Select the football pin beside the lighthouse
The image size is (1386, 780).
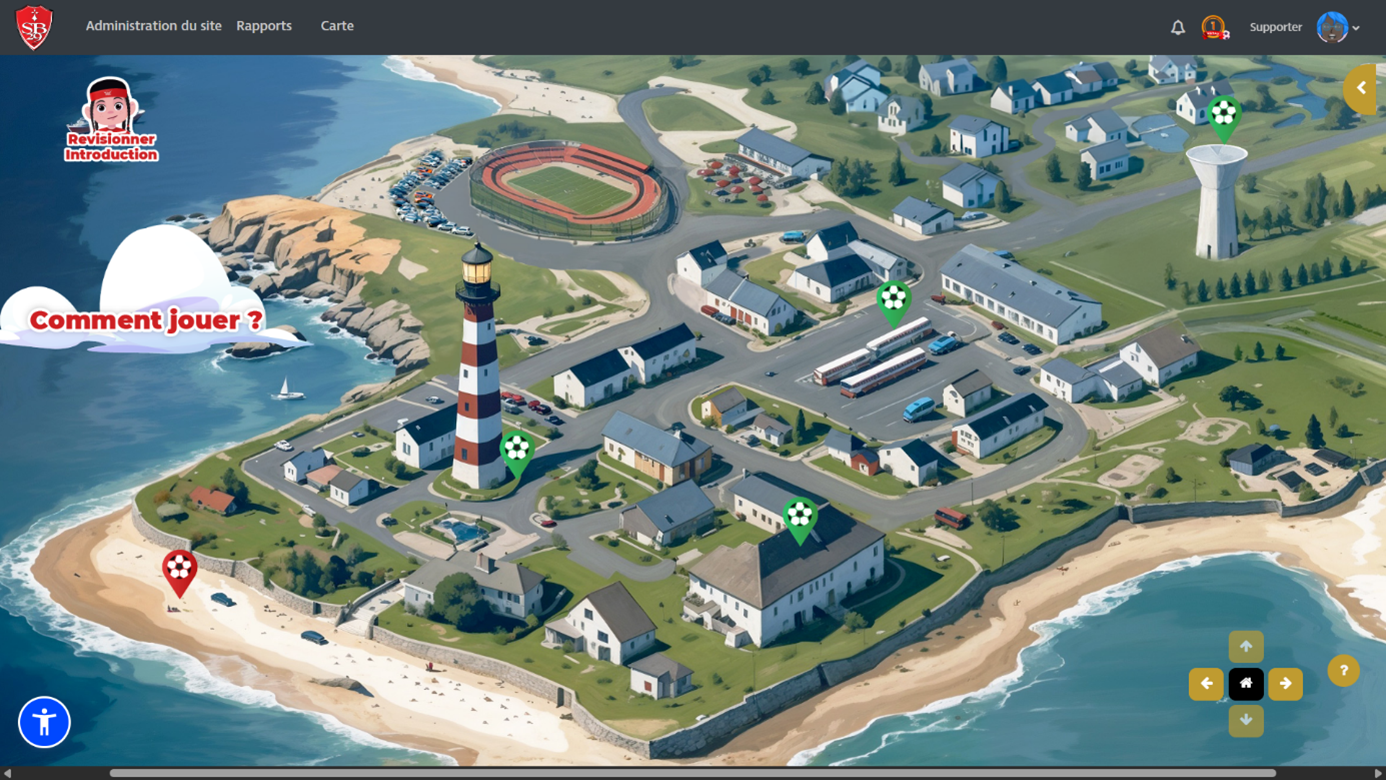tap(516, 451)
